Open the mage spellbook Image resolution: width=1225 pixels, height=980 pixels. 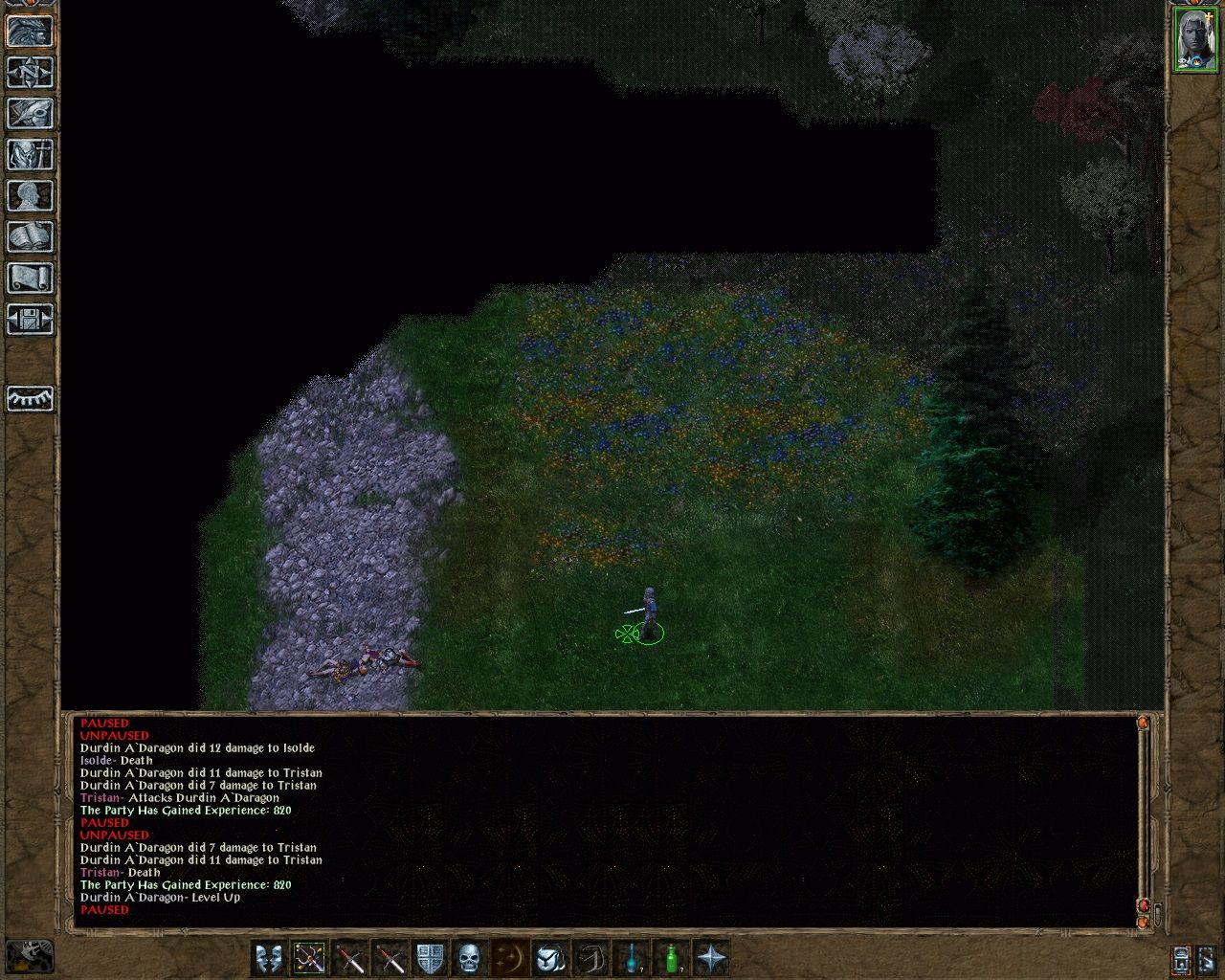30,236
